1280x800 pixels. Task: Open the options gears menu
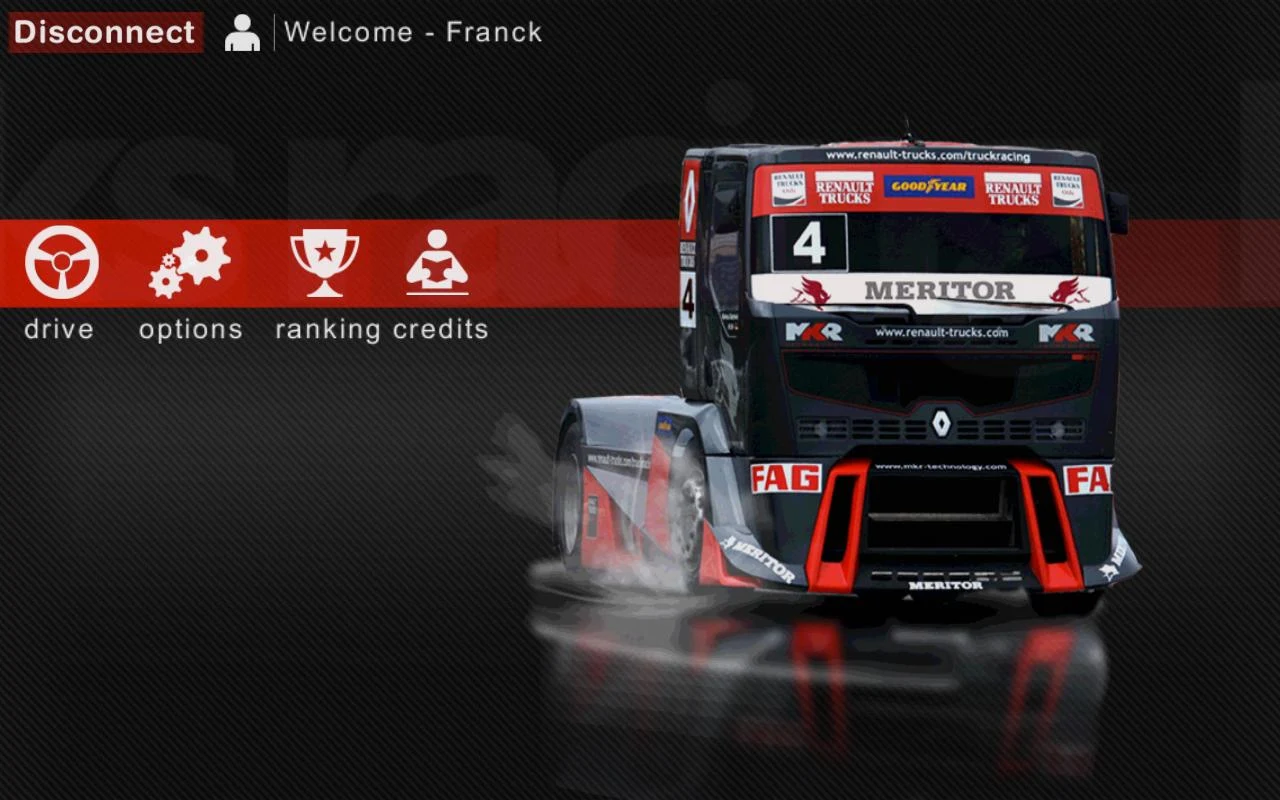pos(190,262)
